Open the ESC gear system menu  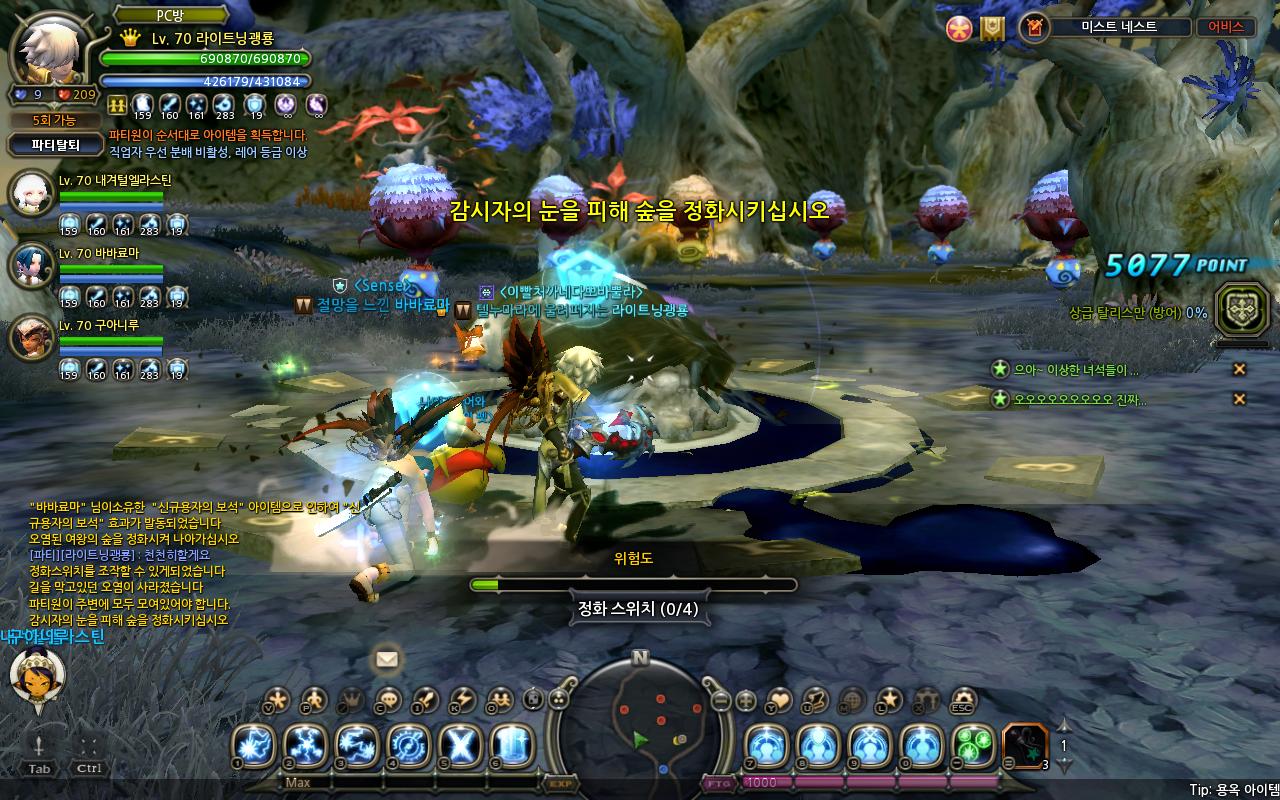[963, 700]
